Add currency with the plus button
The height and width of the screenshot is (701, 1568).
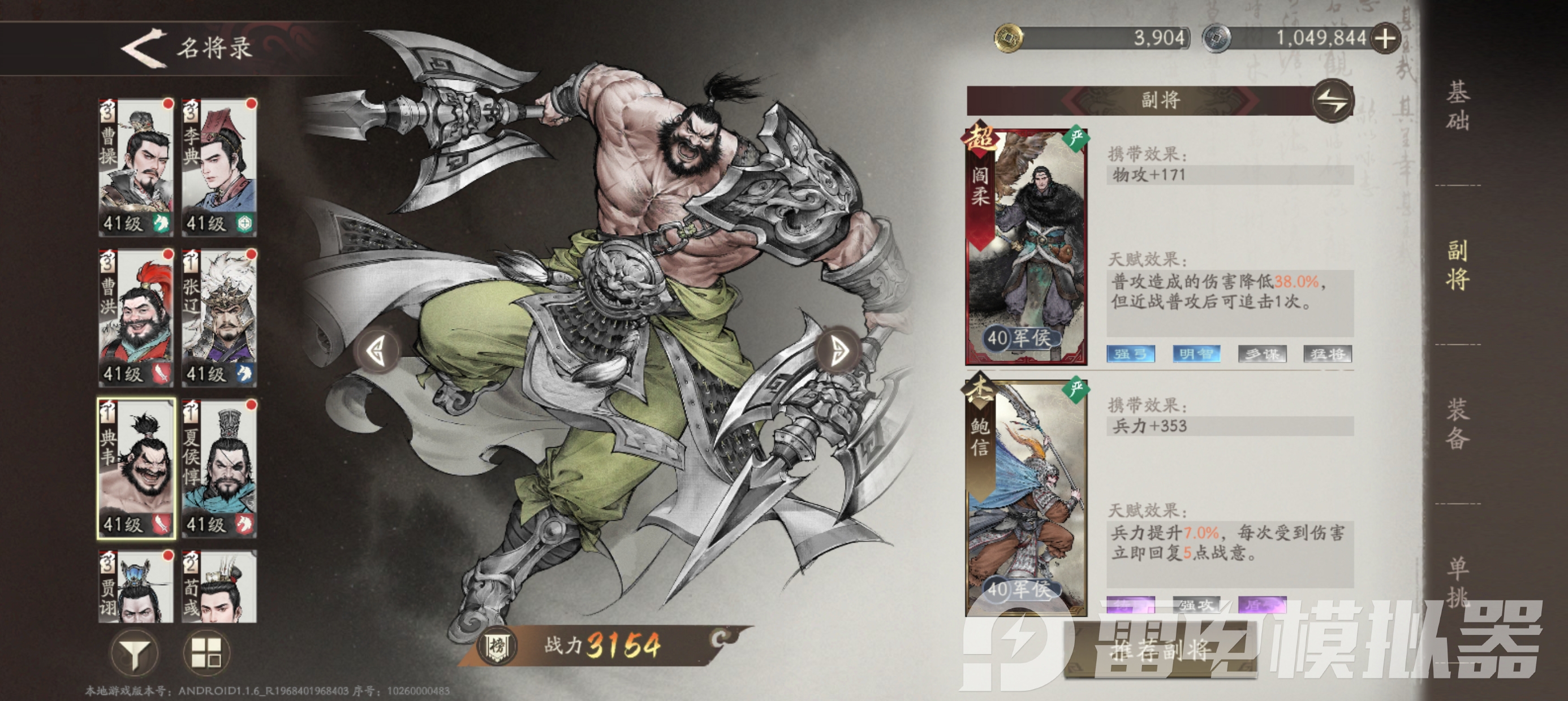click(1385, 38)
